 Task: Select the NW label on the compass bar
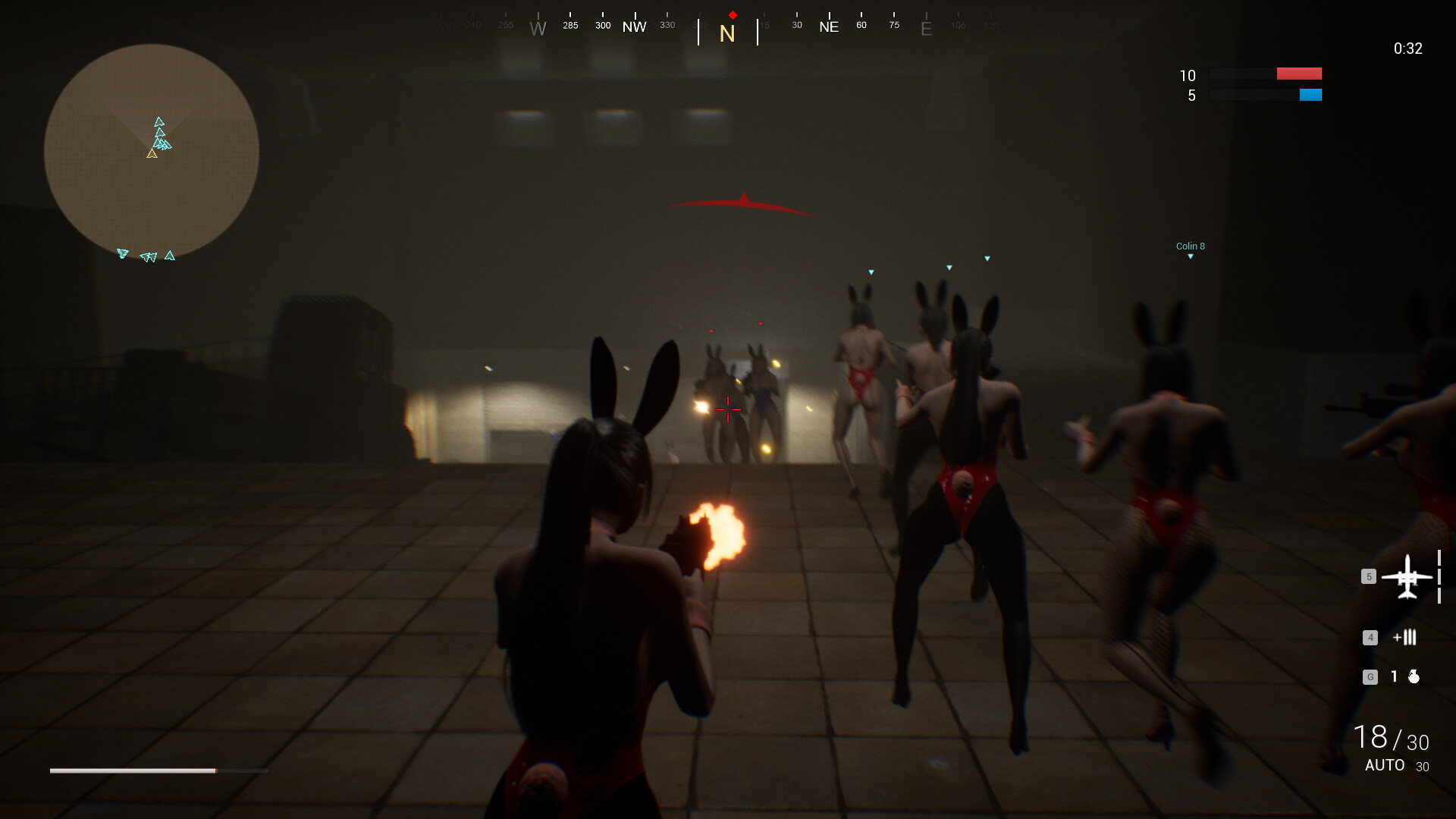click(x=635, y=26)
